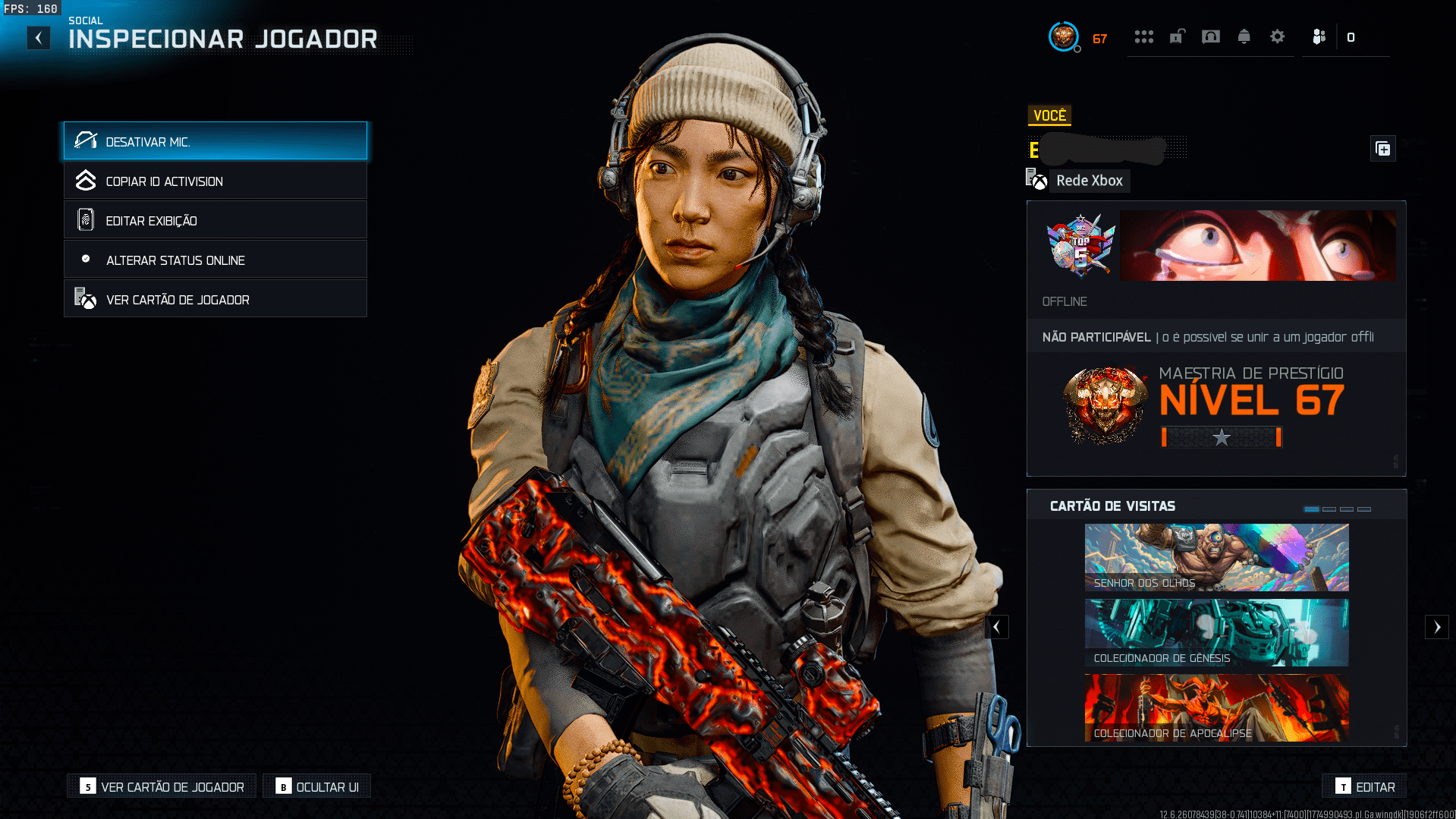Viewport: 1456px width, 819px height.
Task: Open Alterar Status Online option
Action: click(215, 260)
